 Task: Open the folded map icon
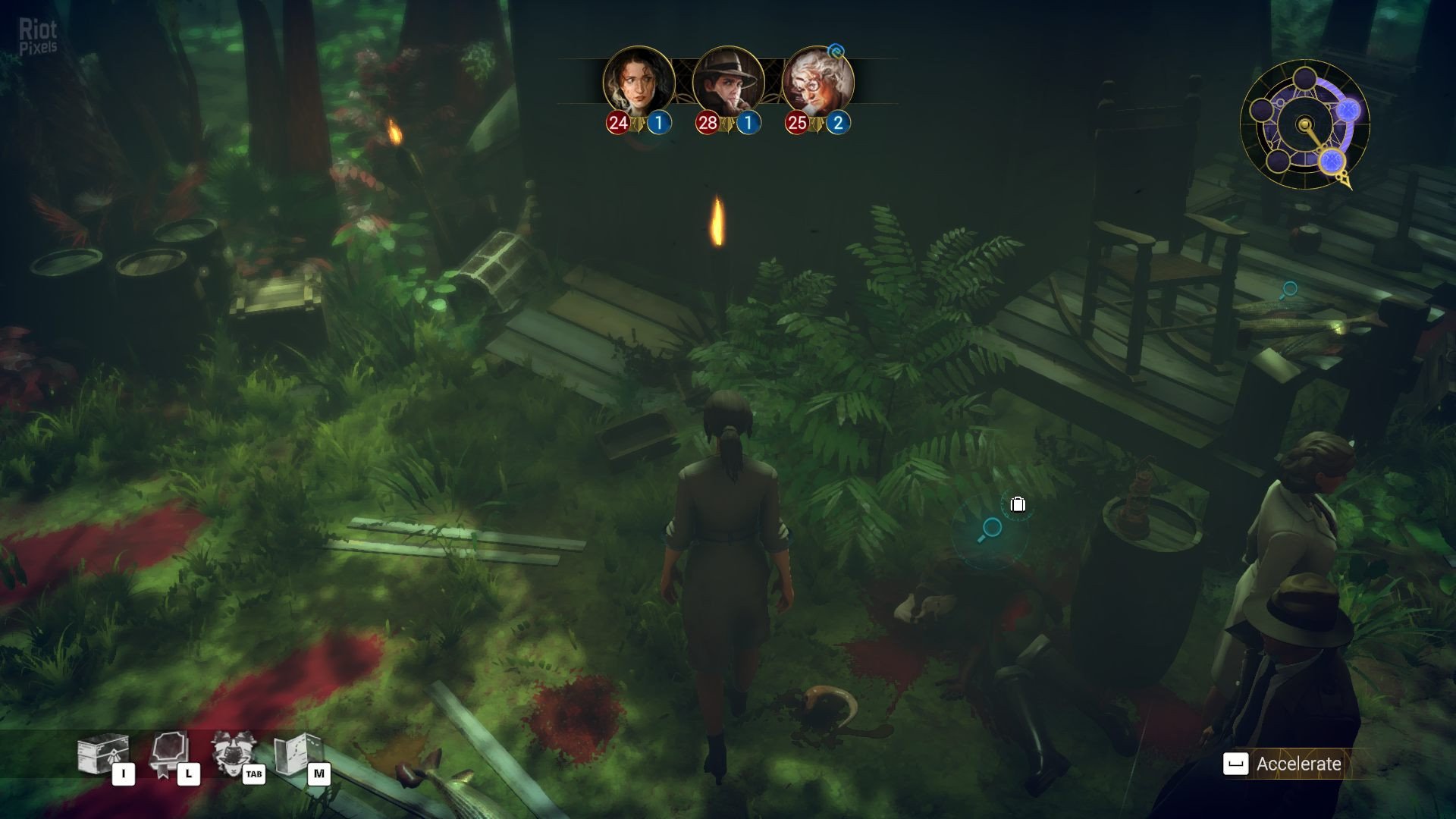297,753
